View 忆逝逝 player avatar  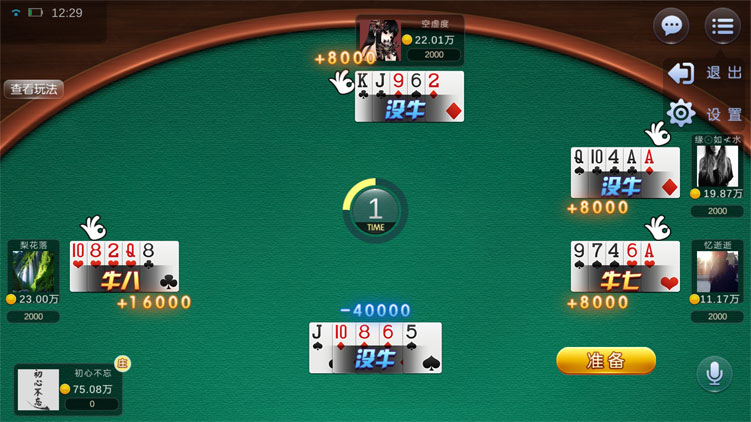(717, 271)
